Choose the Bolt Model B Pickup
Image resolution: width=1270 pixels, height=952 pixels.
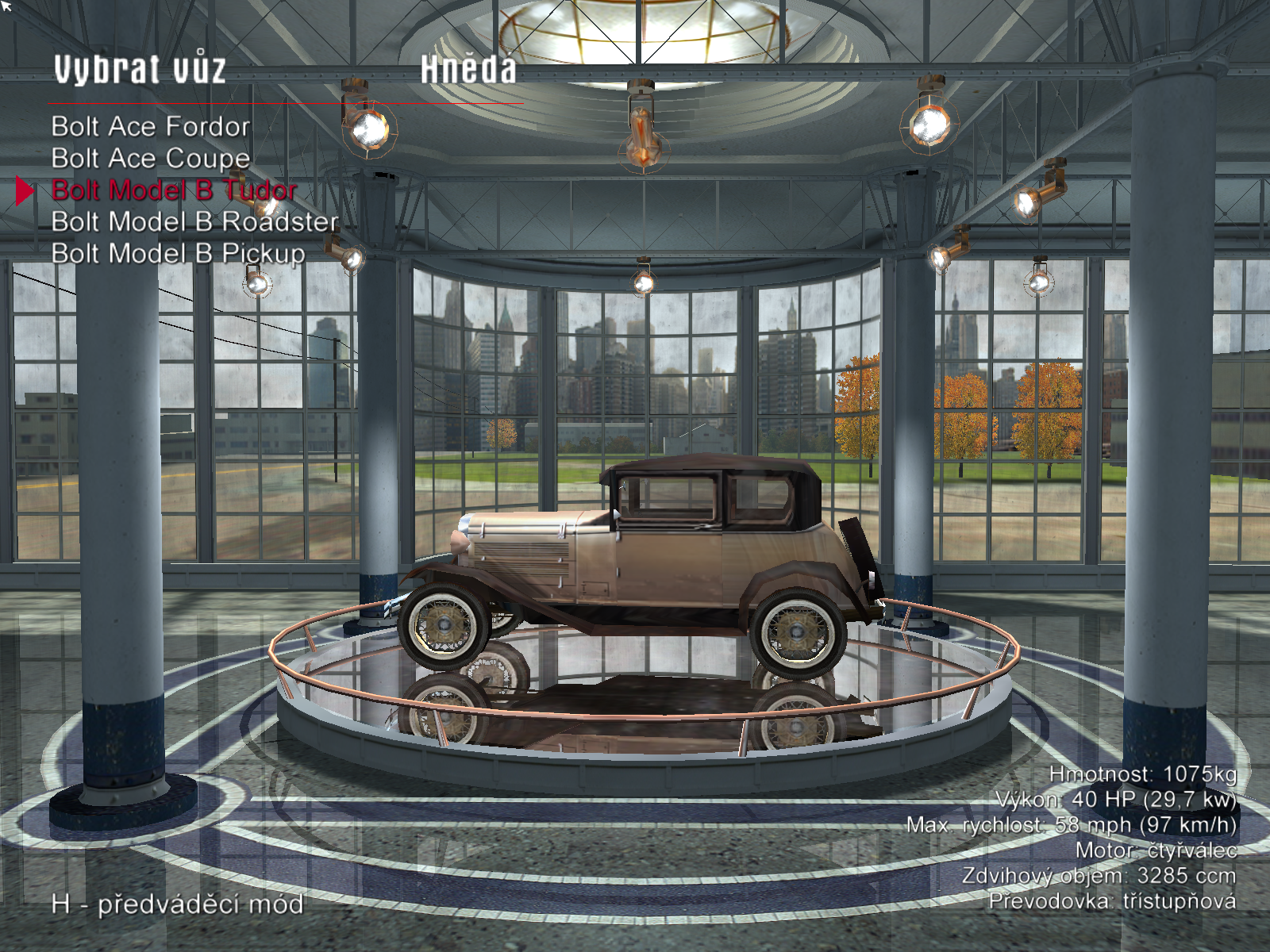click(x=178, y=254)
